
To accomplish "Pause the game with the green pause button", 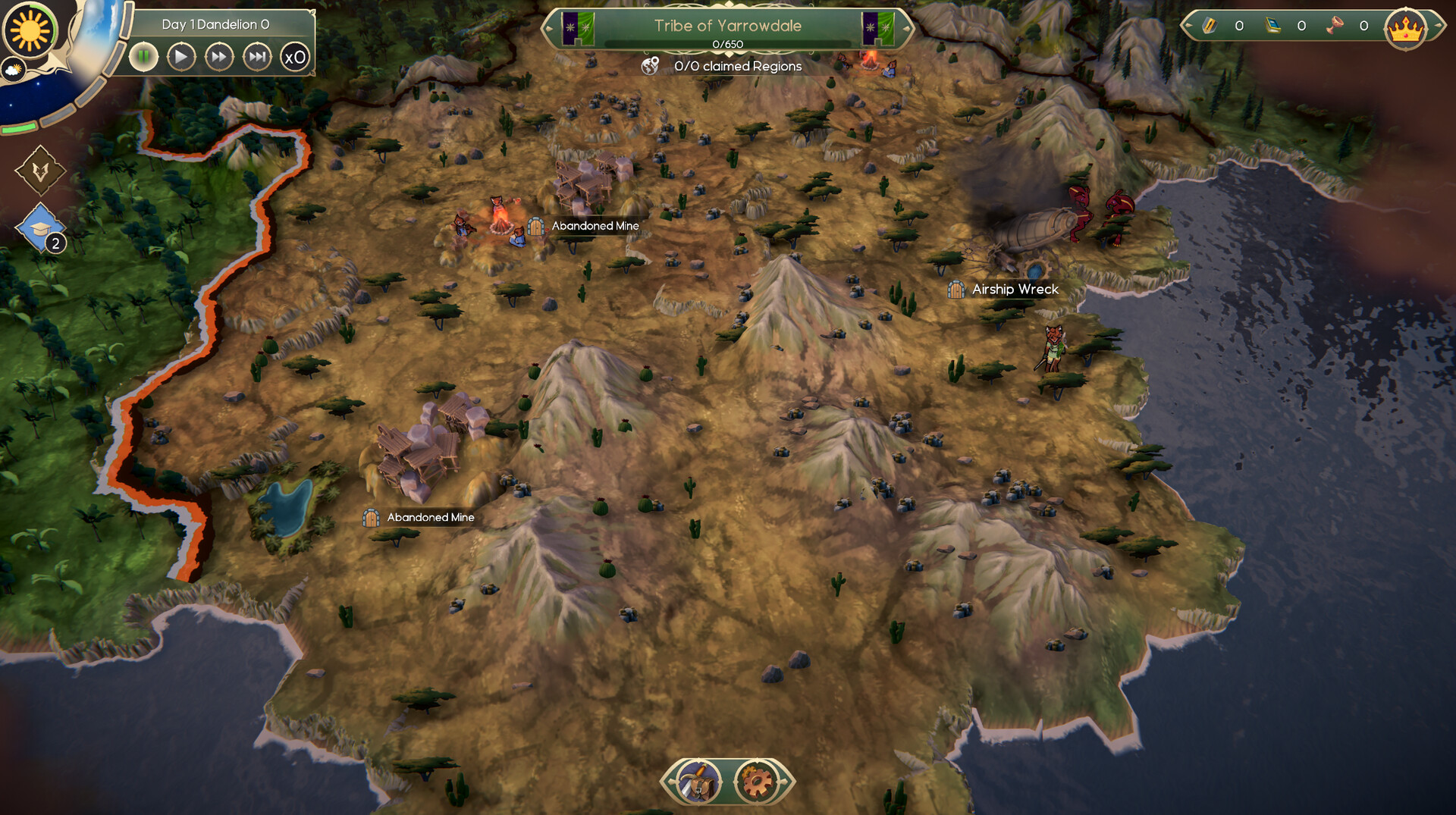I will (143, 57).
